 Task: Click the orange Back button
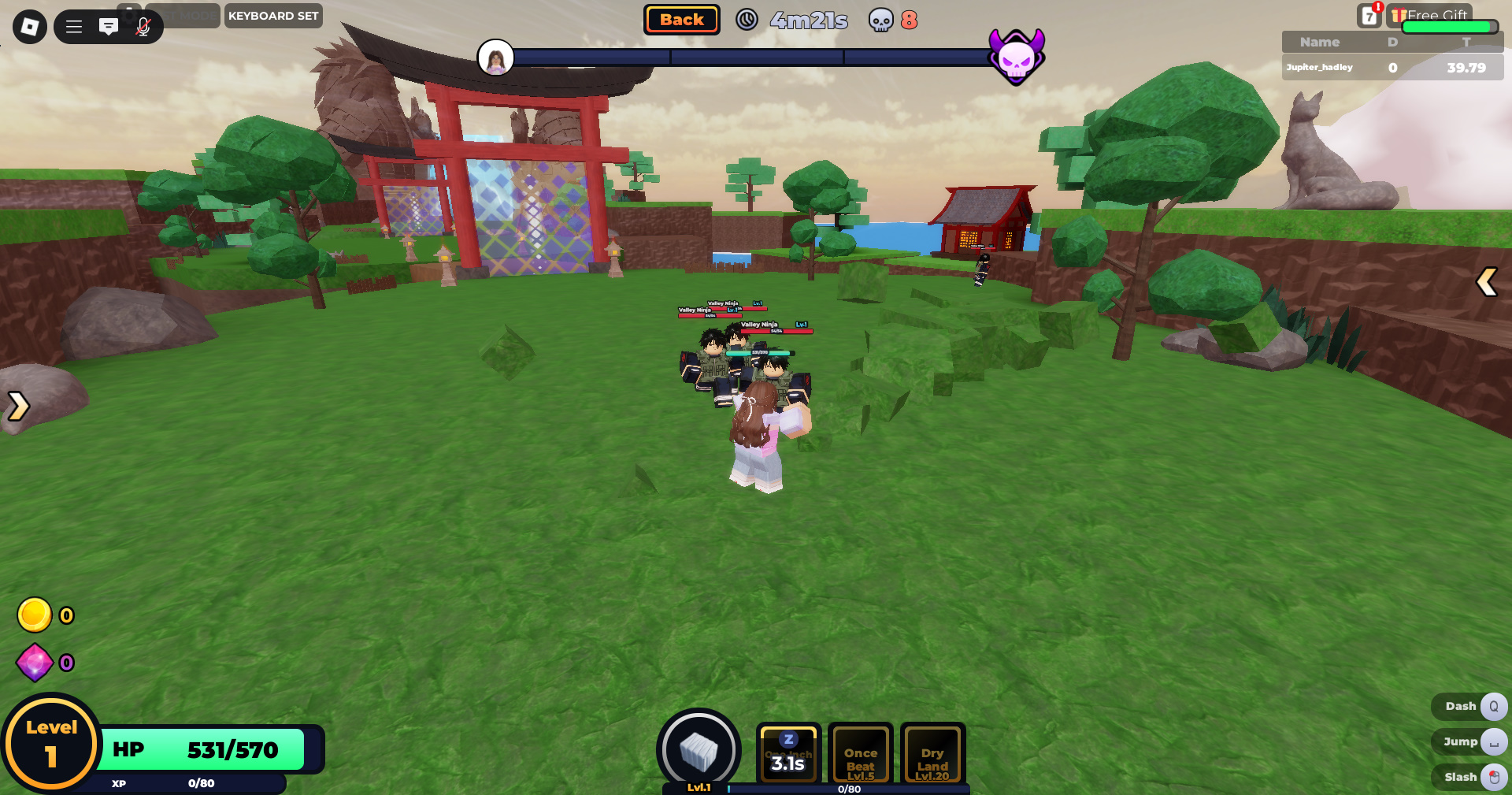click(682, 20)
